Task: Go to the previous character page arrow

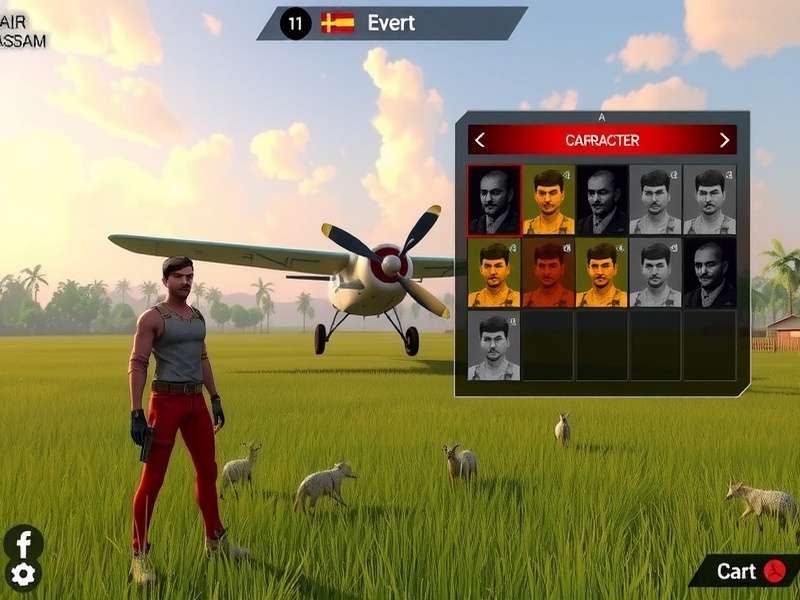Action: tap(480, 140)
